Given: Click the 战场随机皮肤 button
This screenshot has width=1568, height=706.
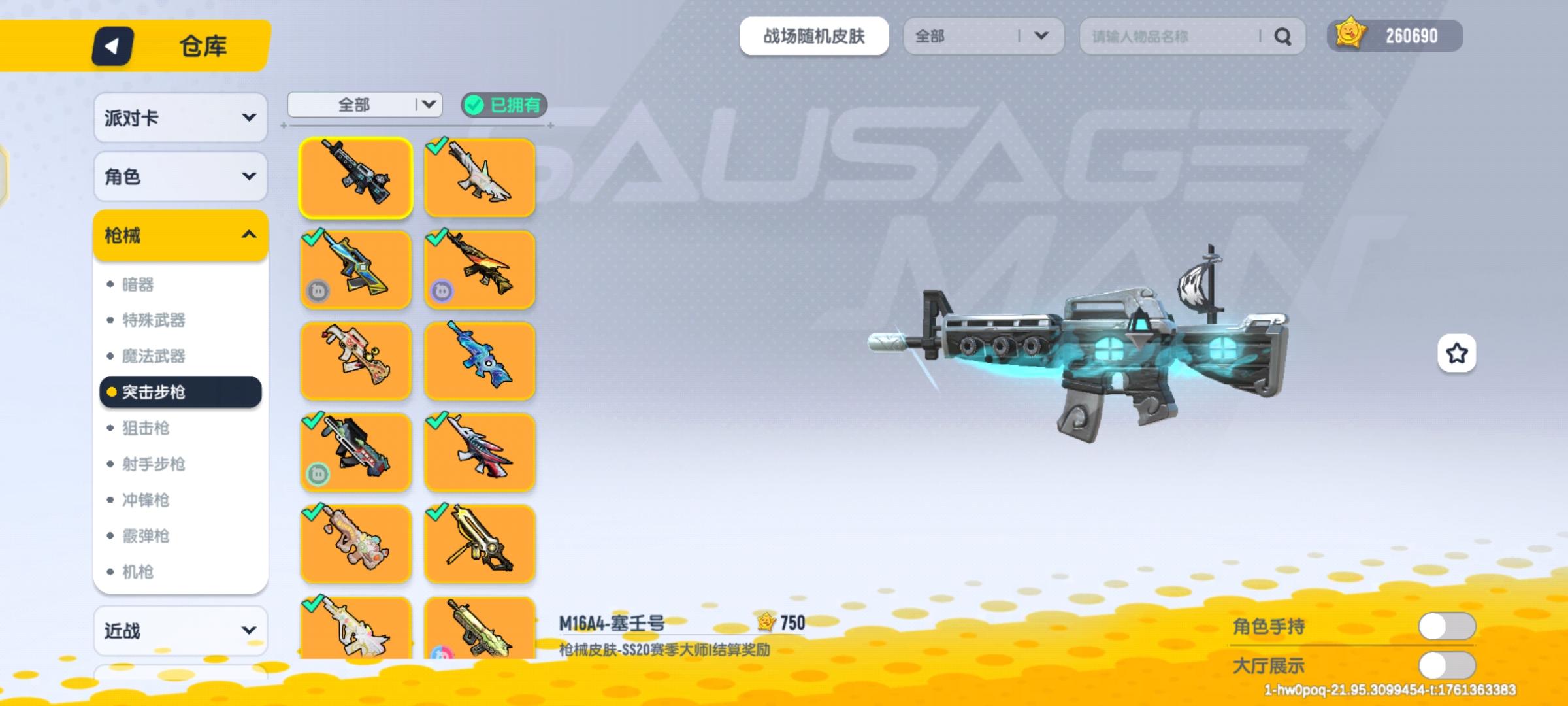Looking at the screenshot, I should [x=814, y=37].
